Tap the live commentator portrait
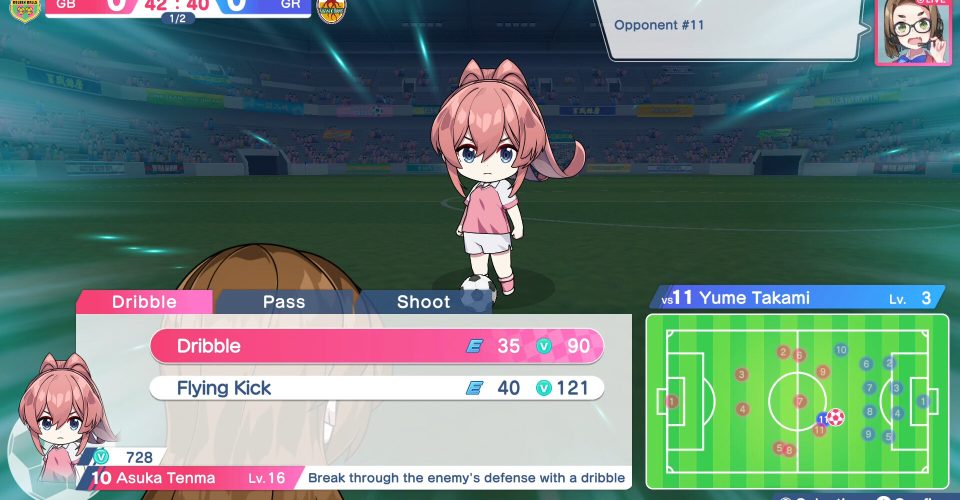The width and height of the screenshot is (960, 500). click(913, 30)
